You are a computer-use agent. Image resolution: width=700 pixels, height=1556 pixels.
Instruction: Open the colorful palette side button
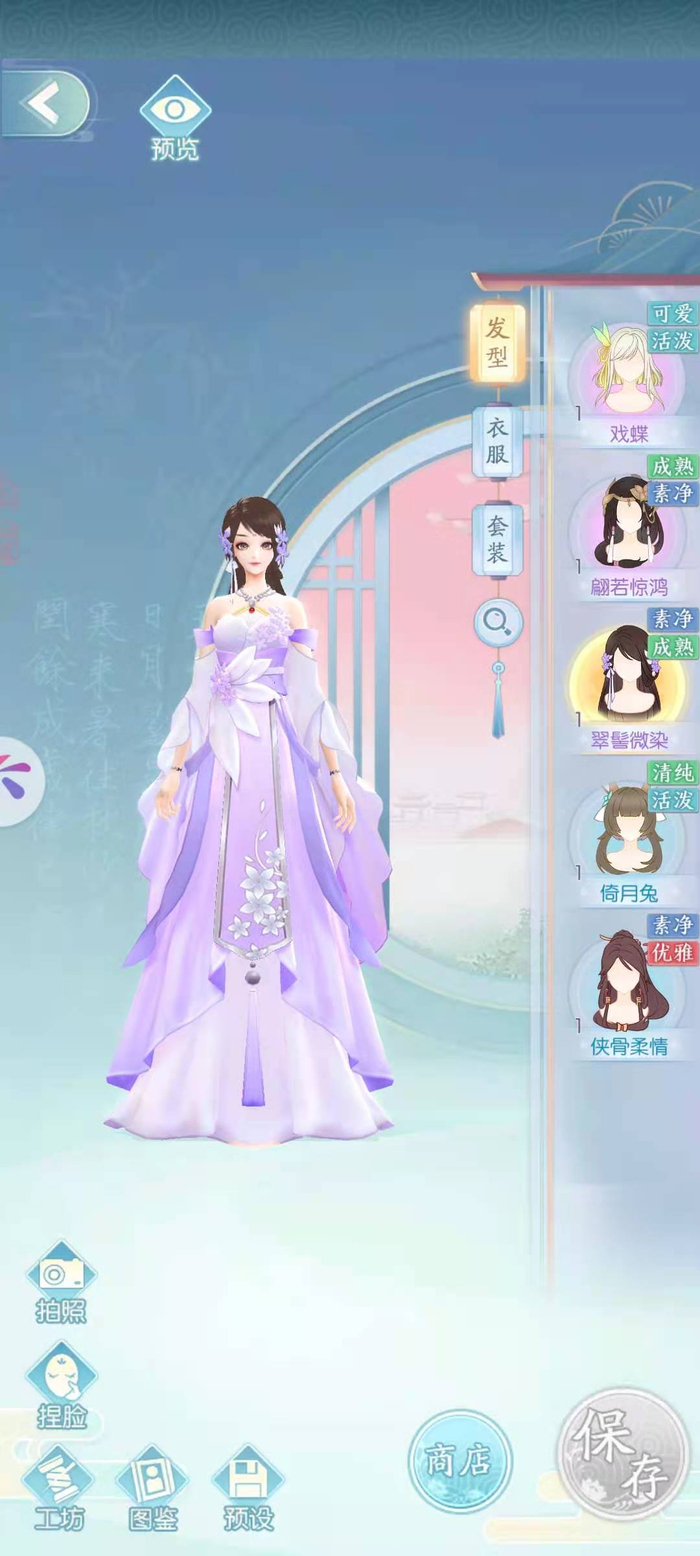click(17, 781)
